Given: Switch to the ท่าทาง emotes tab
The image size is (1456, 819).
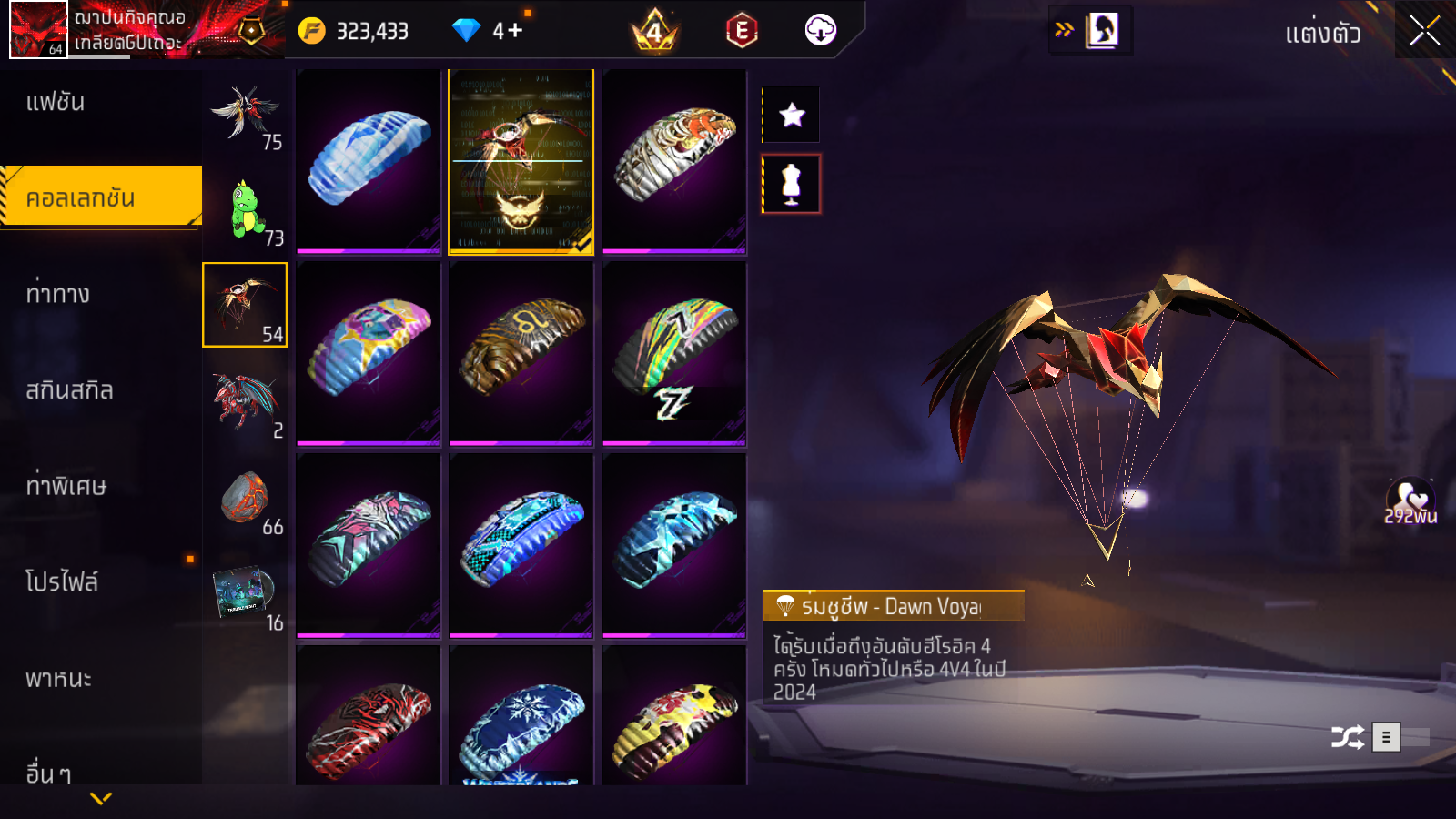Looking at the screenshot, I should (x=58, y=294).
